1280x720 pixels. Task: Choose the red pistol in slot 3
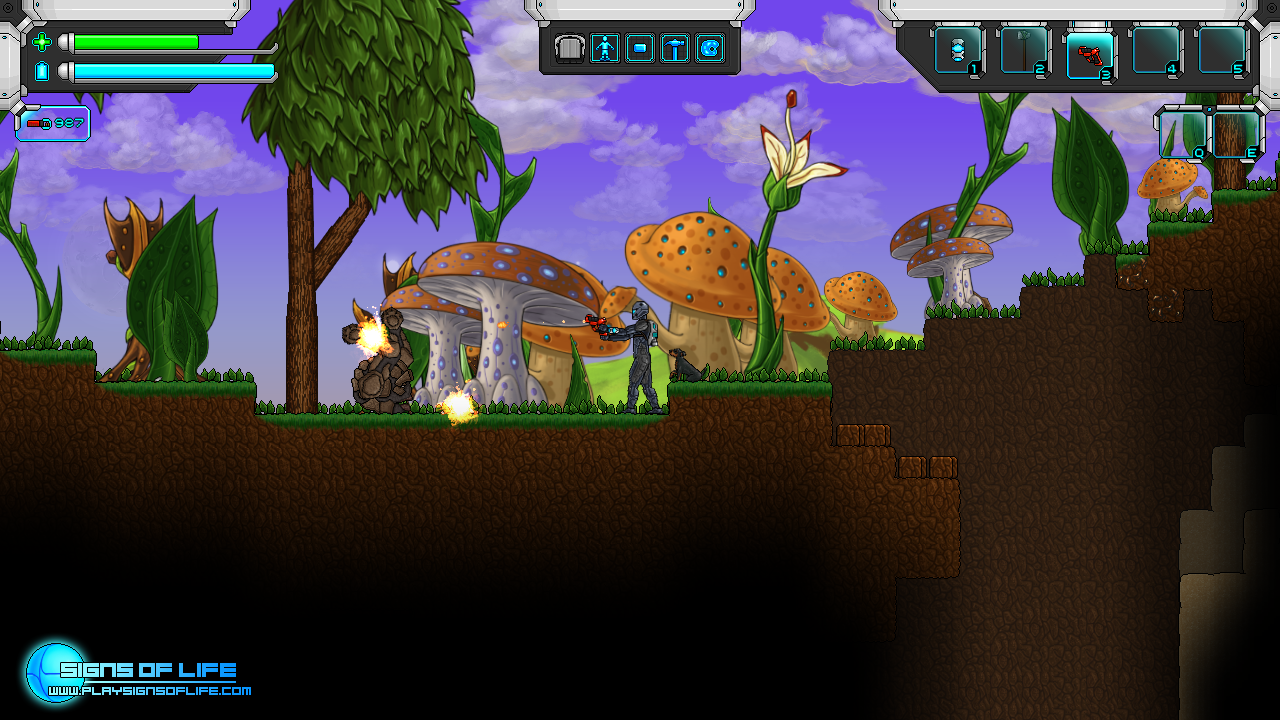[x=1090, y=50]
